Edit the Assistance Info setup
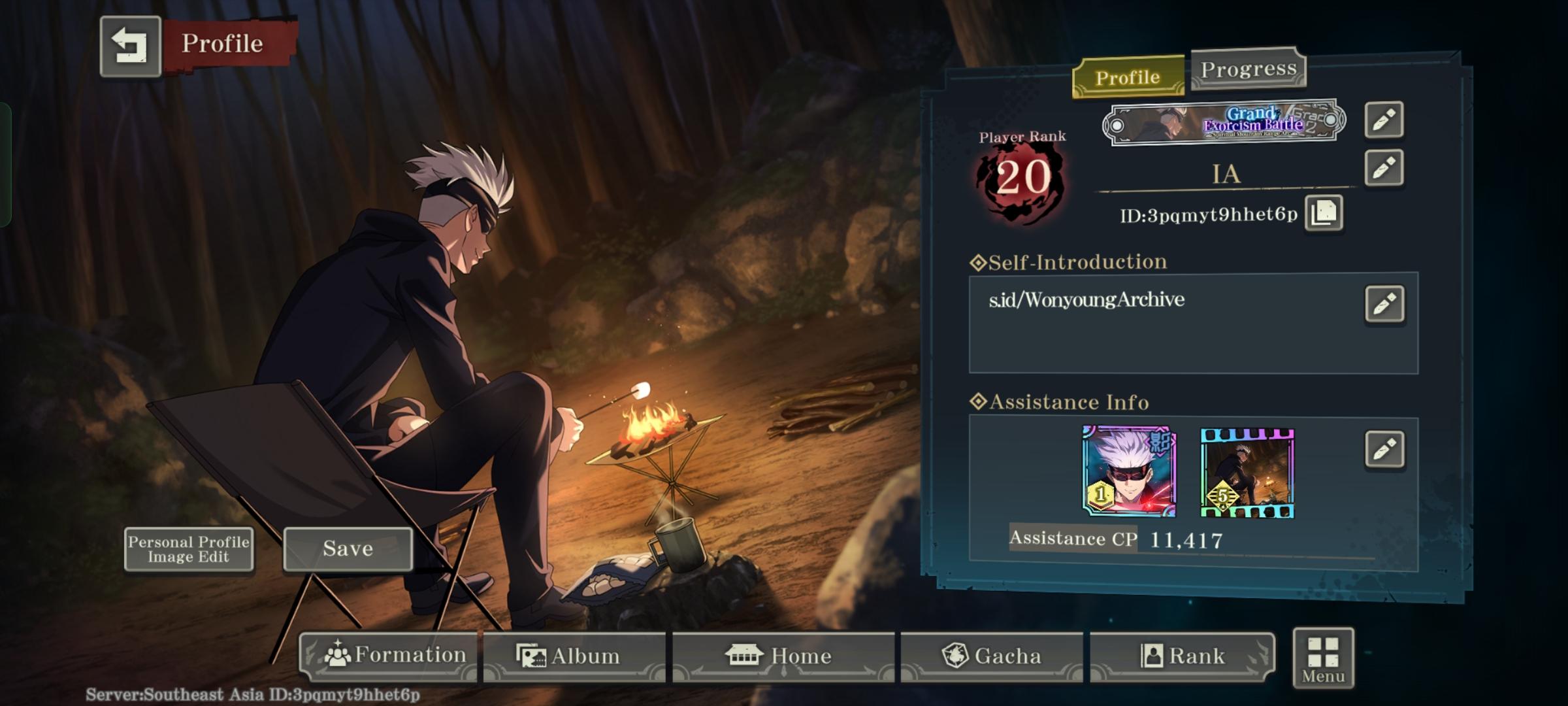Screen dimensions: 1568x706 pyautogui.click(x=1384, y=449)
